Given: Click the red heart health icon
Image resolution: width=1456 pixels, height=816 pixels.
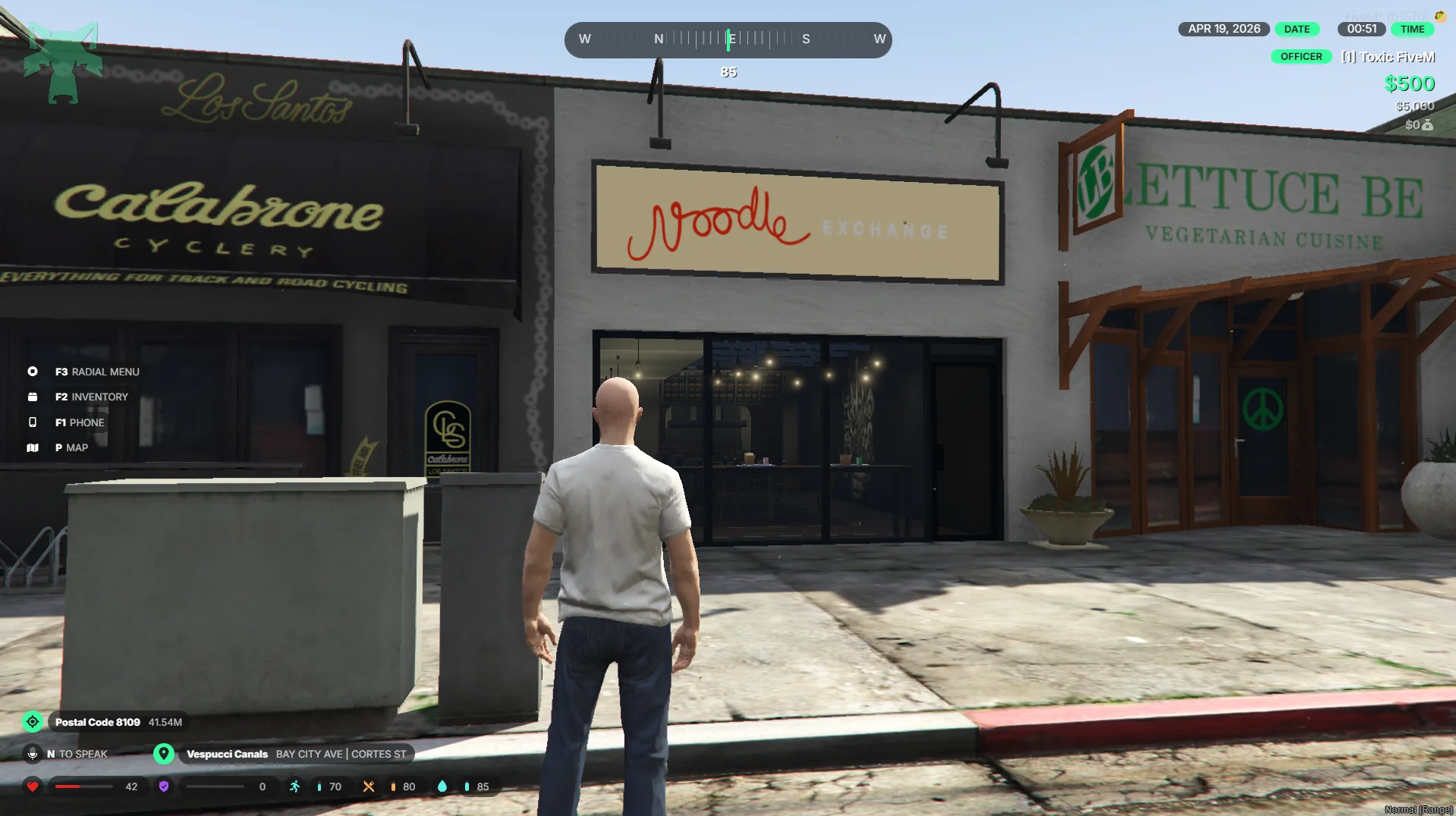Looking at the screenshot, I should click(x=33, y=786).
